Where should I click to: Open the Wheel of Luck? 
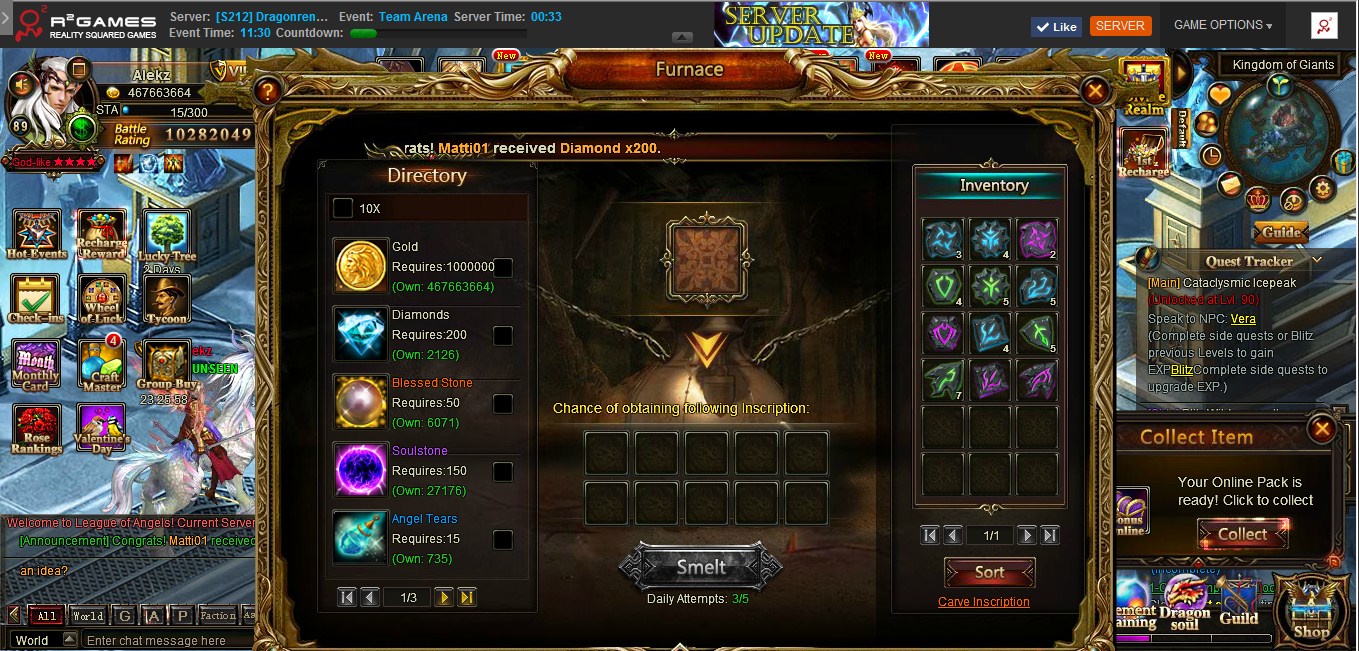click(x=101, y=300)
